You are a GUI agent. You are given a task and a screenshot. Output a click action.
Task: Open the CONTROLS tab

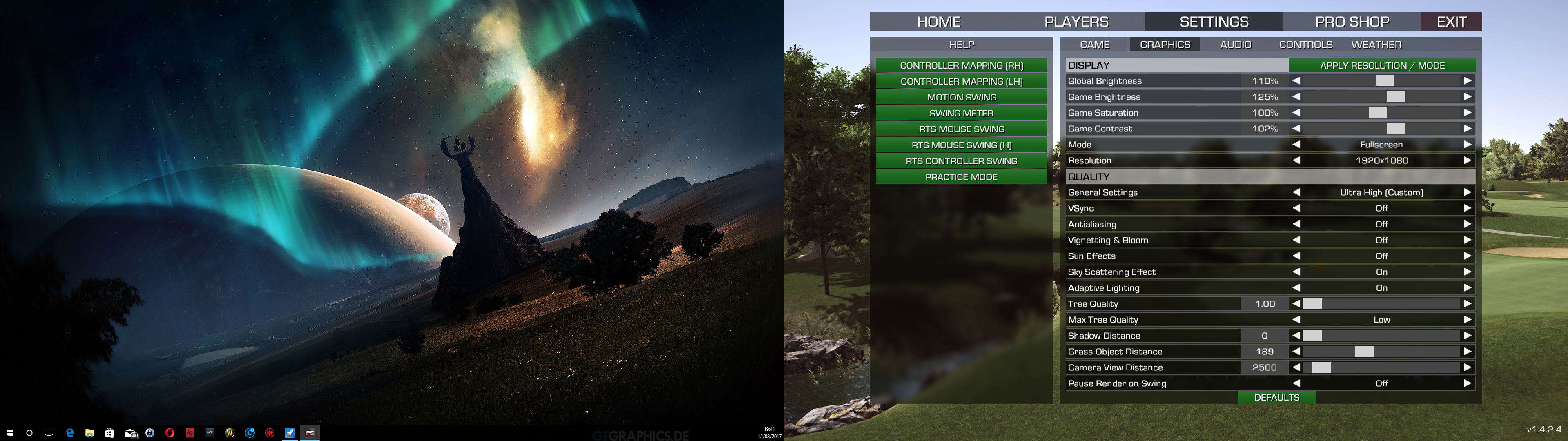(1306, 45)
